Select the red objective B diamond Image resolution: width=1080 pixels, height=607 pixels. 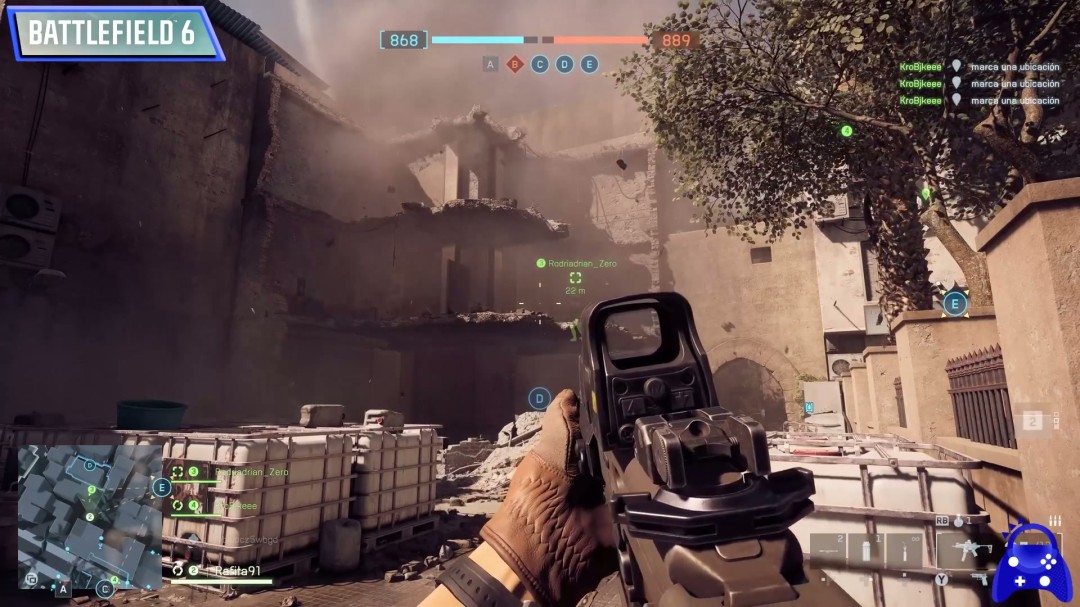pos(515,64)
